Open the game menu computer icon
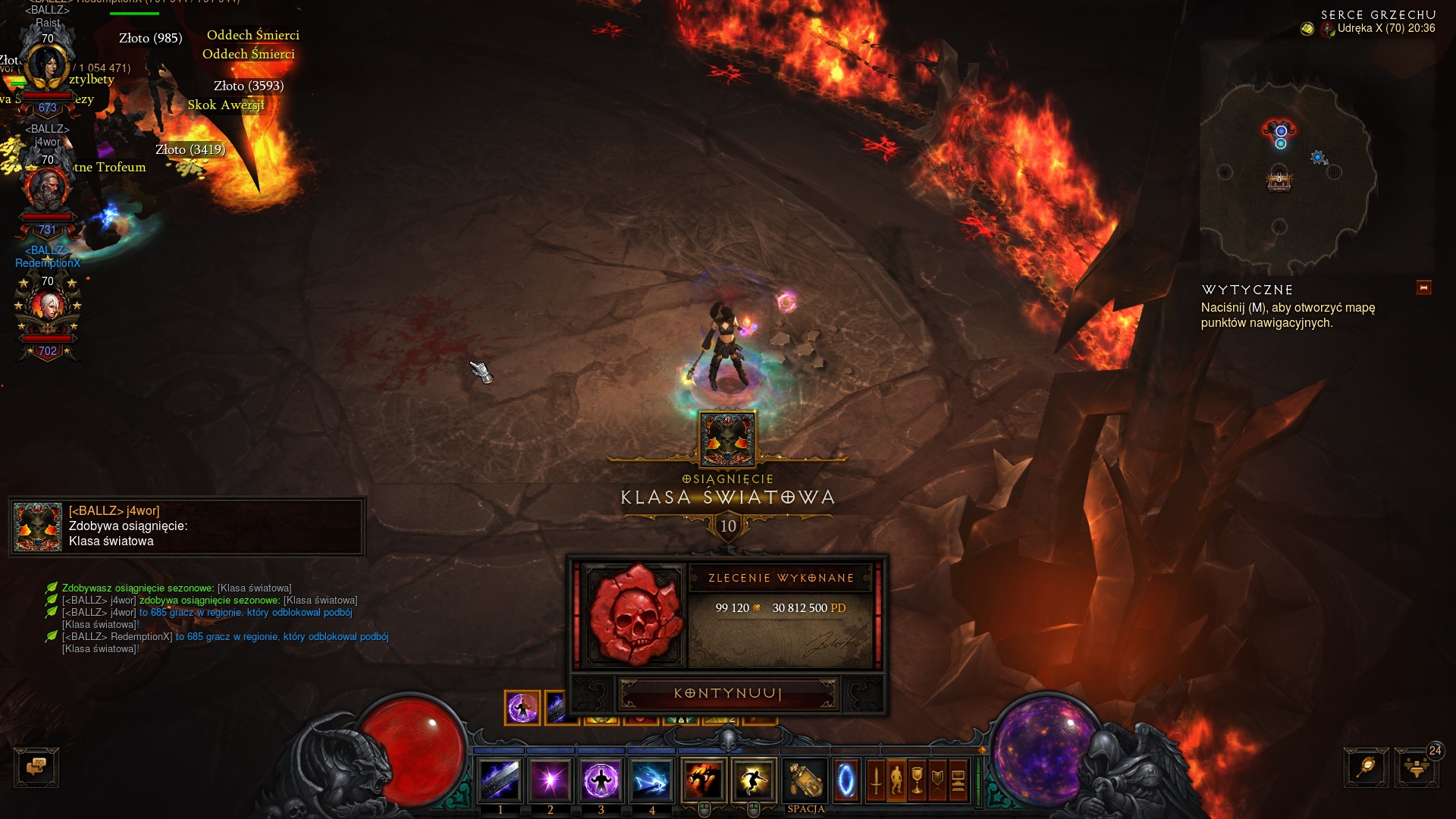This screenshot has width=1456, height=819. pyautogui.click(x=958, y=780)
